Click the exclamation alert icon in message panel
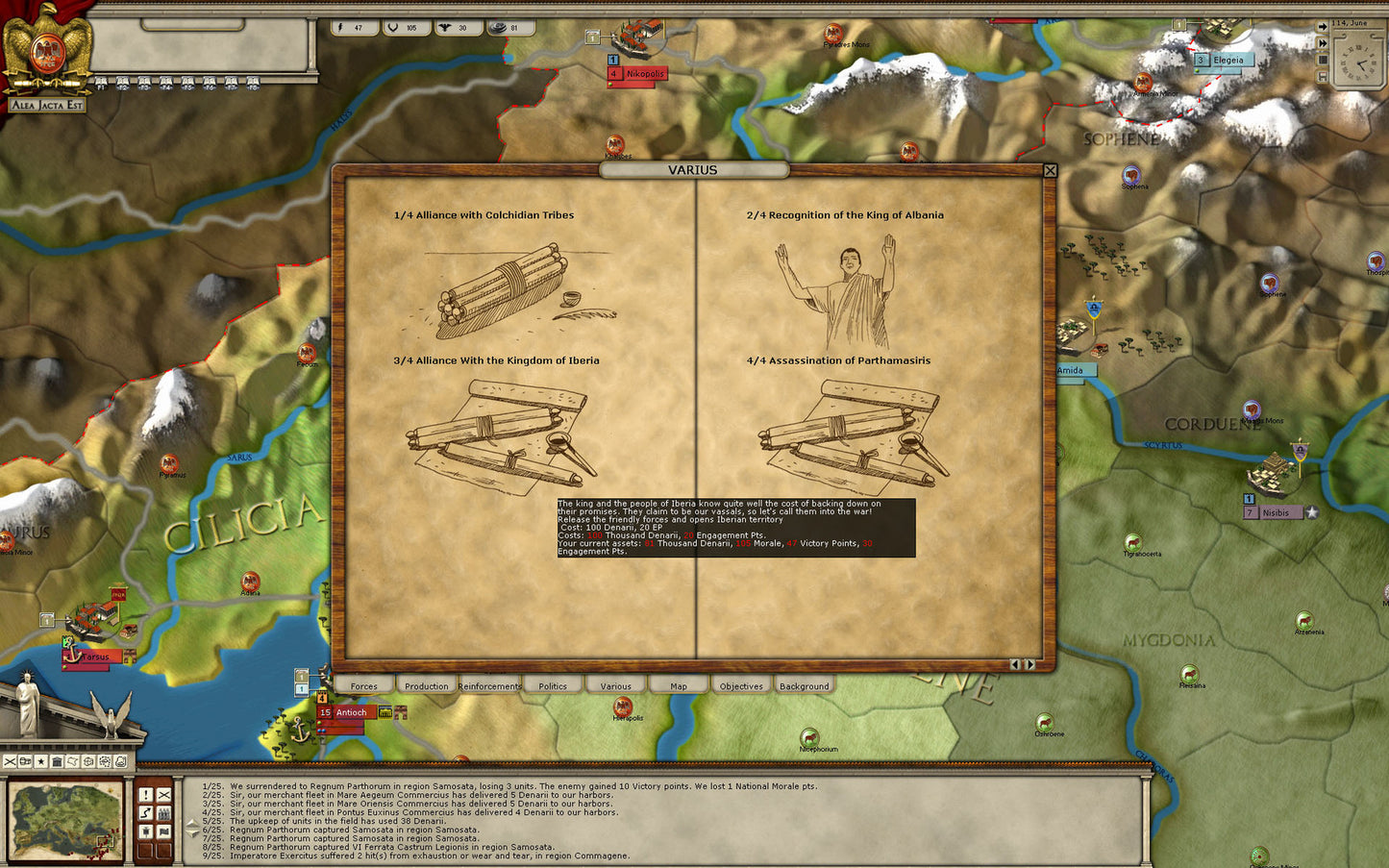1389x868 pixels. pyautogui.click(x=145, y=795)
